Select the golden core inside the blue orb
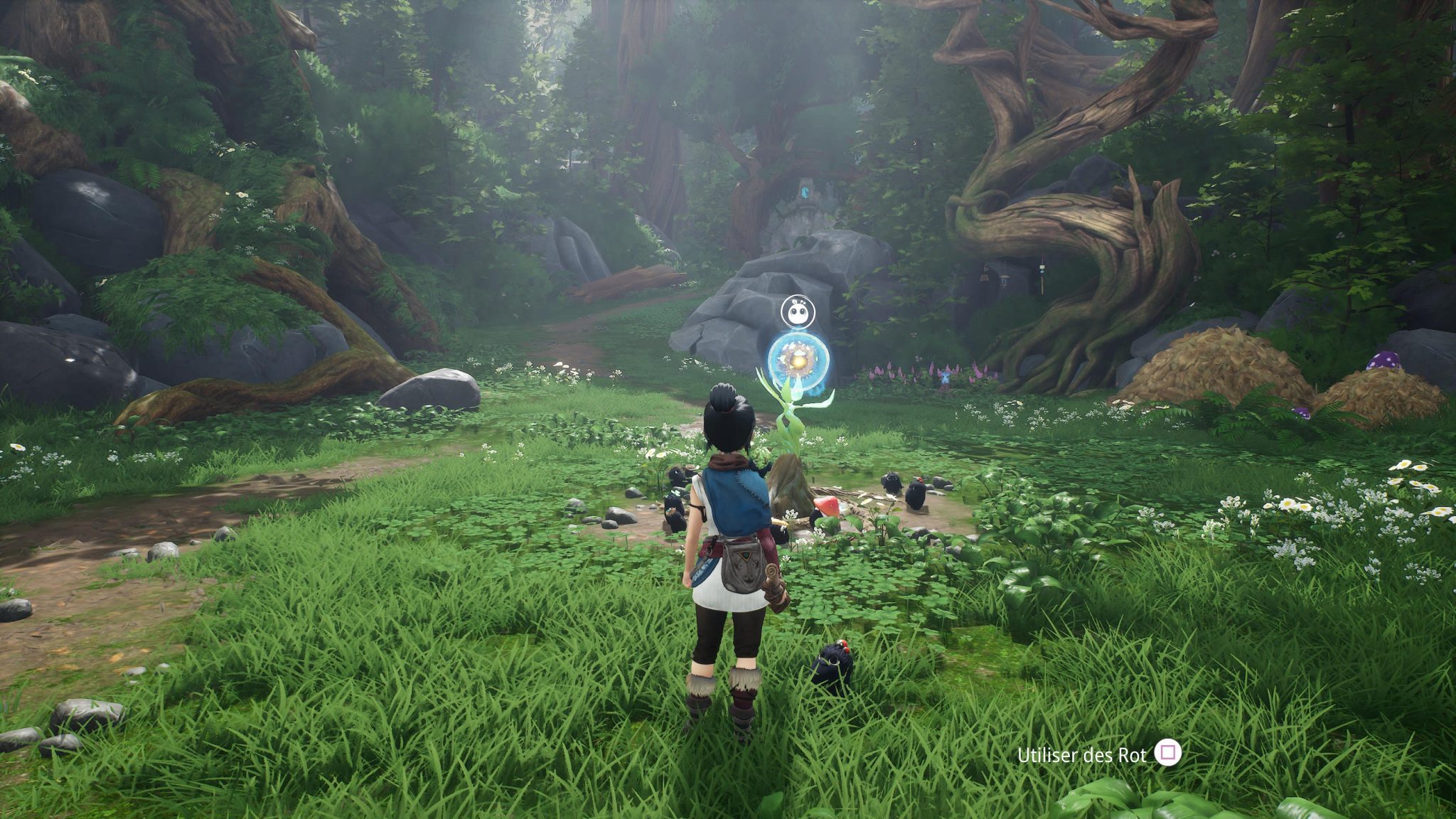Screen dimensions: 1456x819 point(799,361)
